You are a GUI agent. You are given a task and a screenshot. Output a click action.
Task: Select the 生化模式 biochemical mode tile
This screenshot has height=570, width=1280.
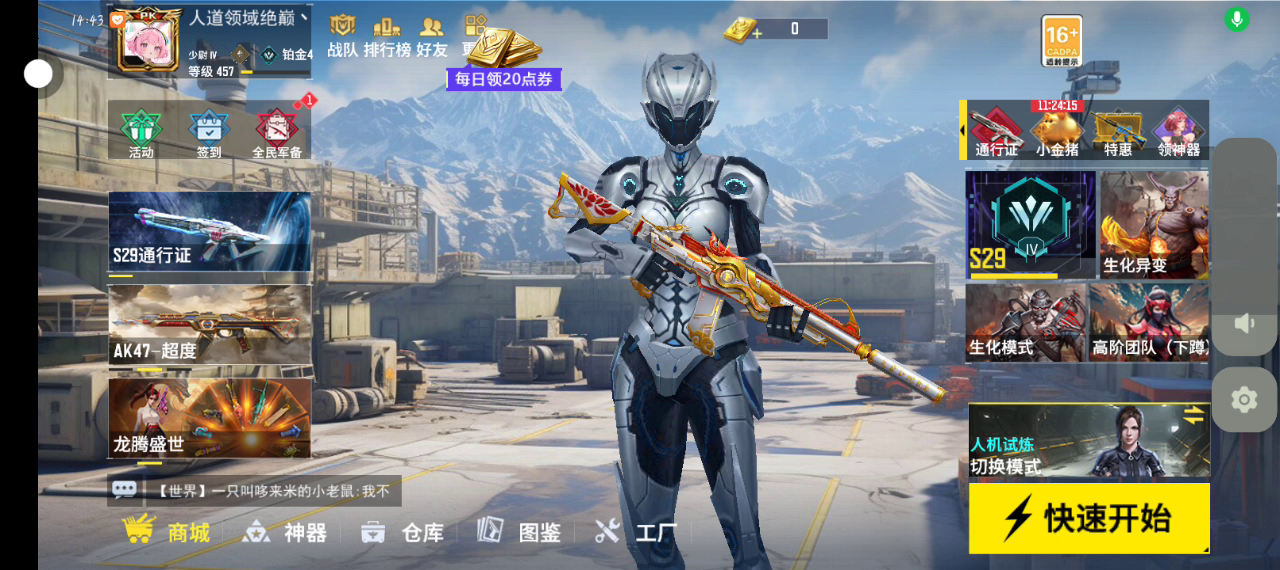click(1025, 322)
